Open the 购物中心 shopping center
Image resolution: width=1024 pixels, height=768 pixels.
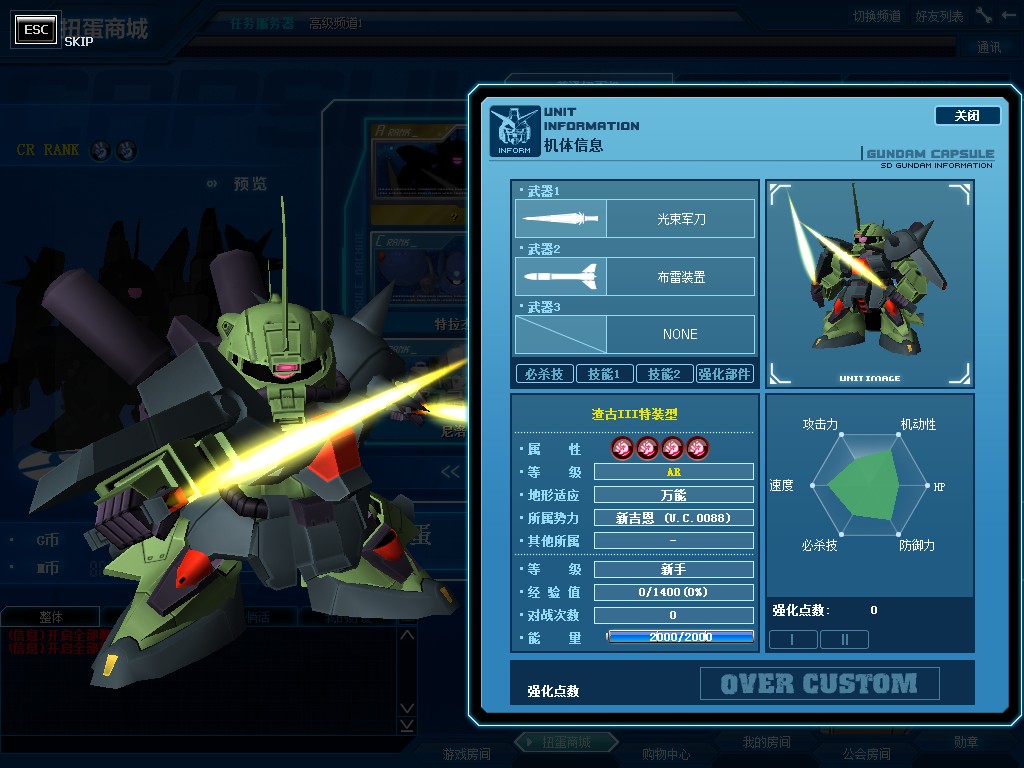(665, 754)
